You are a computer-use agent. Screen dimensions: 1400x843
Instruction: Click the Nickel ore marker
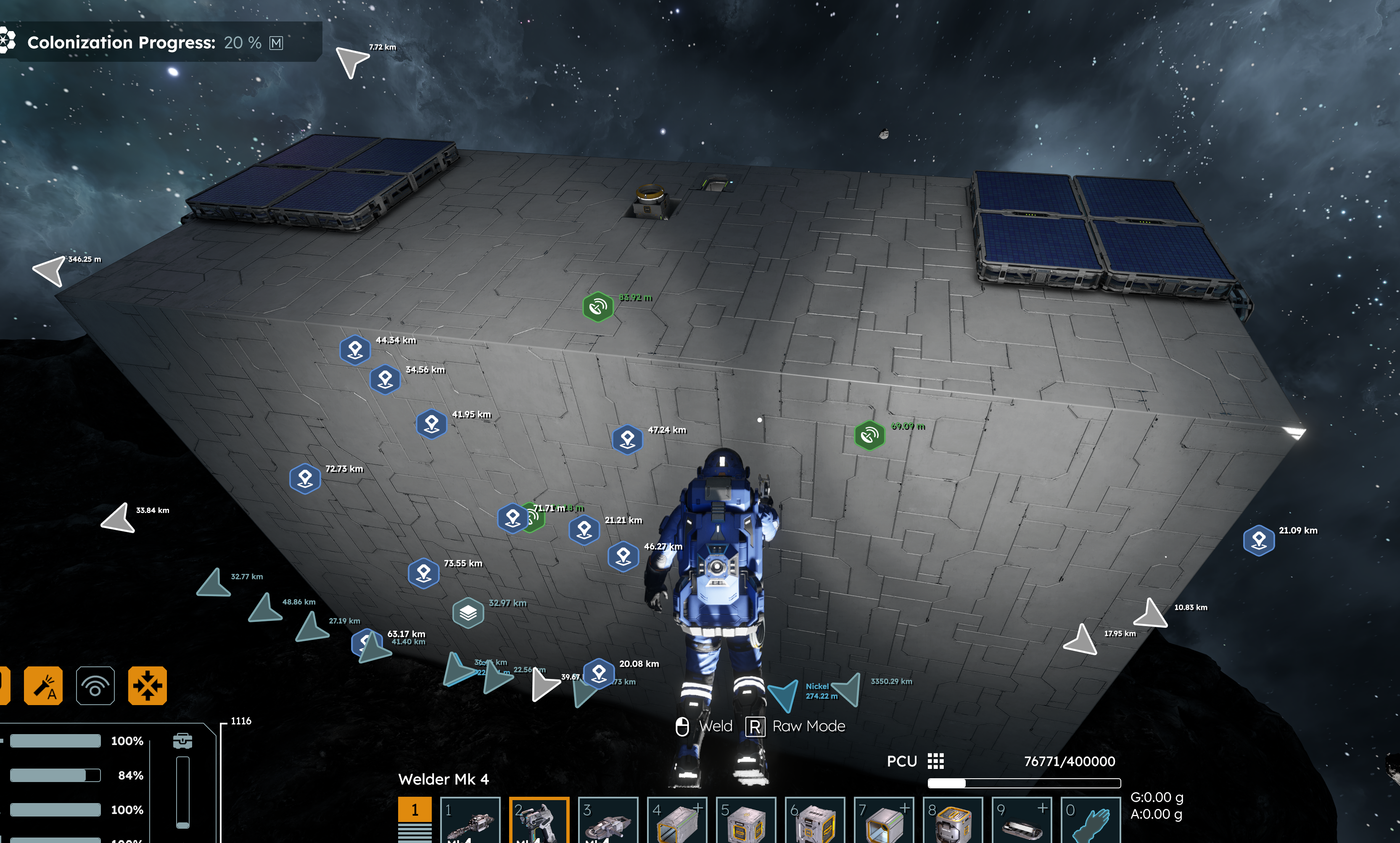coord(784,694)
